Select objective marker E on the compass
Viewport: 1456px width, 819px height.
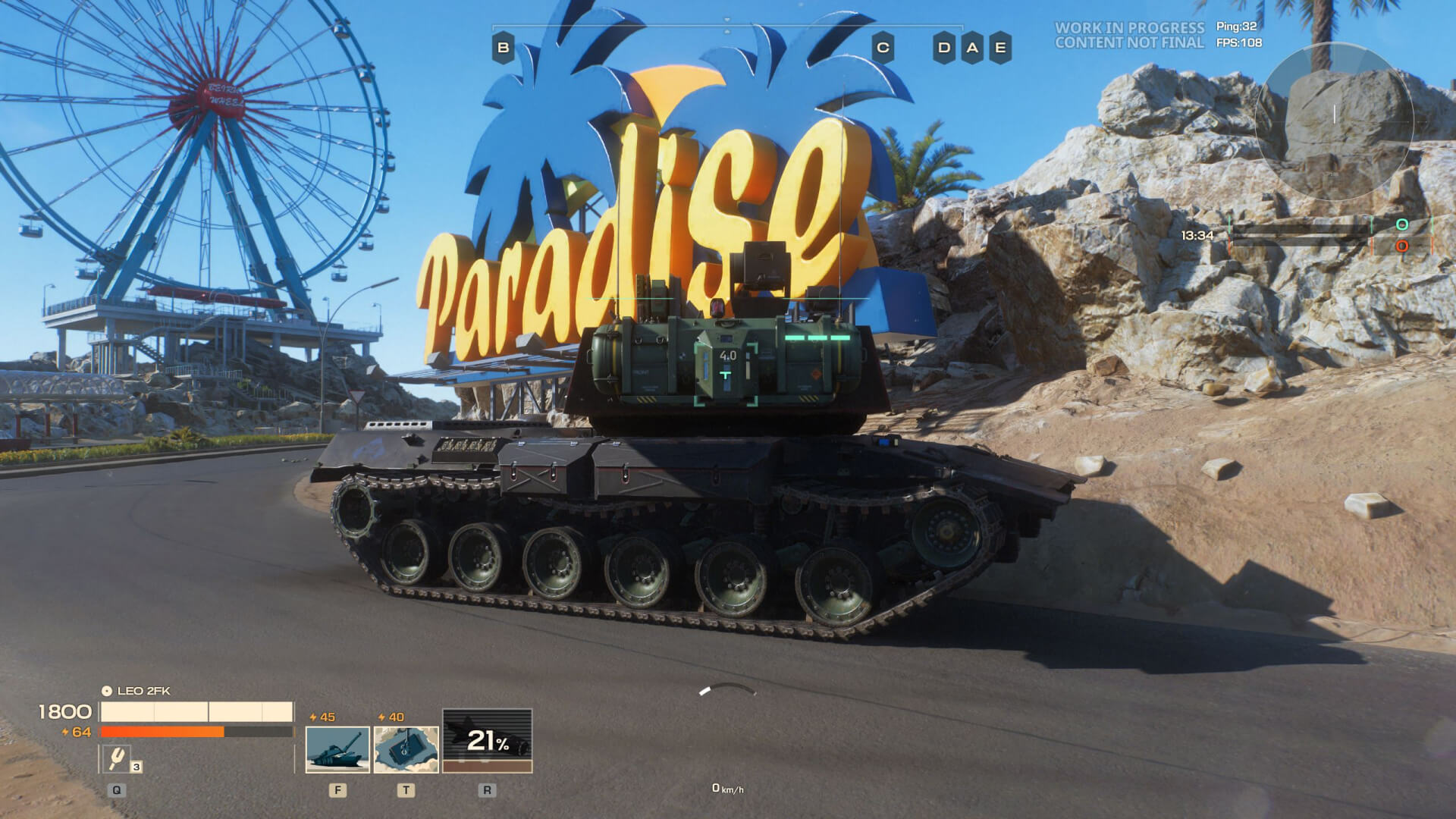pyautogui.click(x=1000, y=48)
